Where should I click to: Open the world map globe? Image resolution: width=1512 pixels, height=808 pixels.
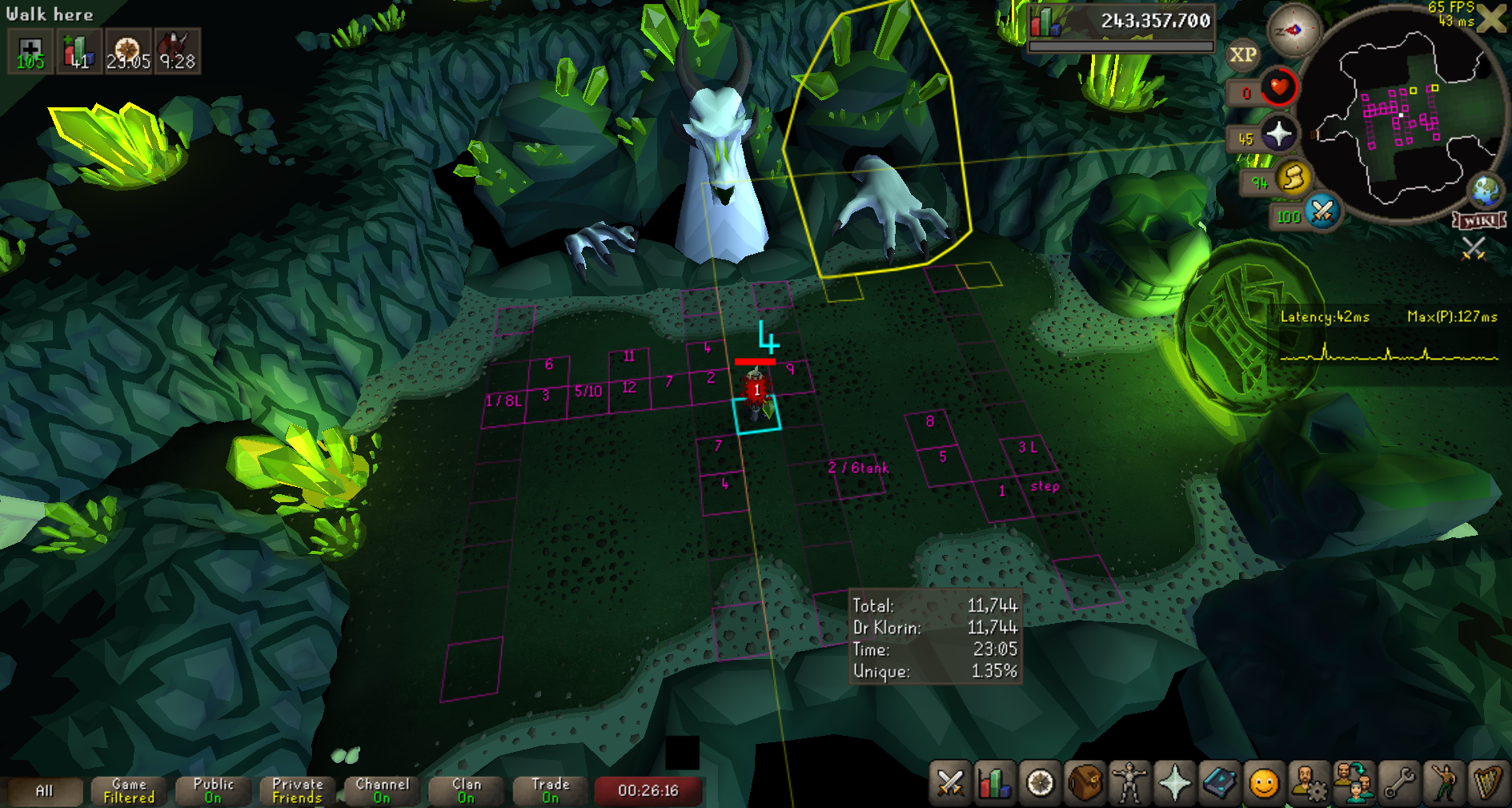(1486, 191)
